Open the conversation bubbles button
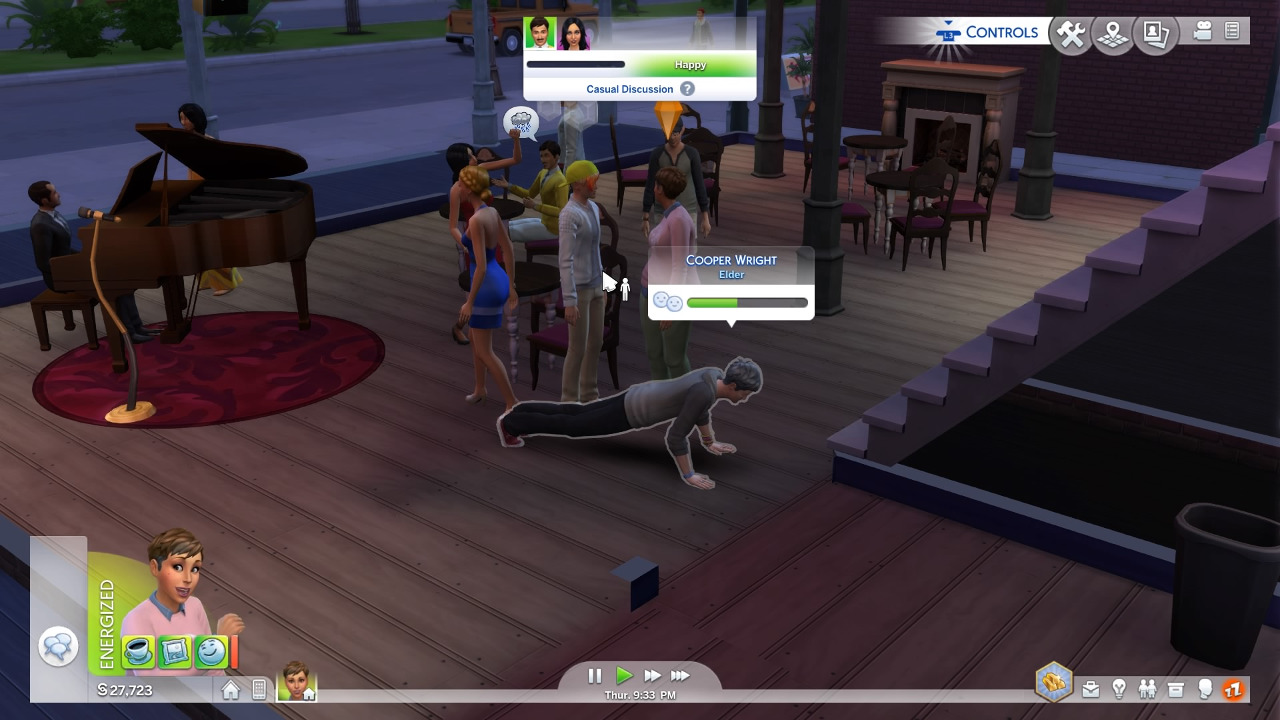The image size is (1280, 720). point(58,647)
